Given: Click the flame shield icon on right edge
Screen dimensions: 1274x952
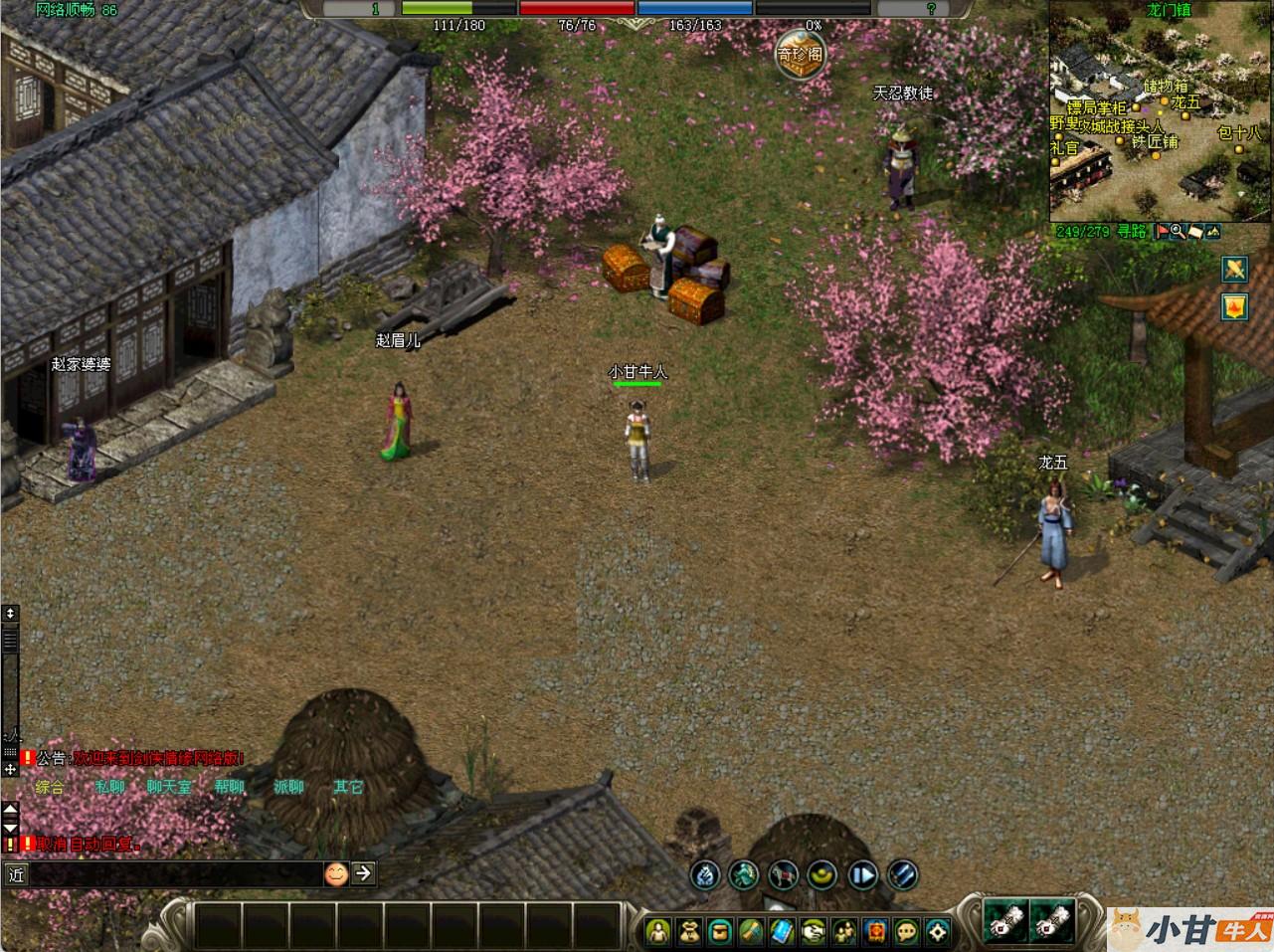Looking at the screenshot, I should pos(1235,306).
